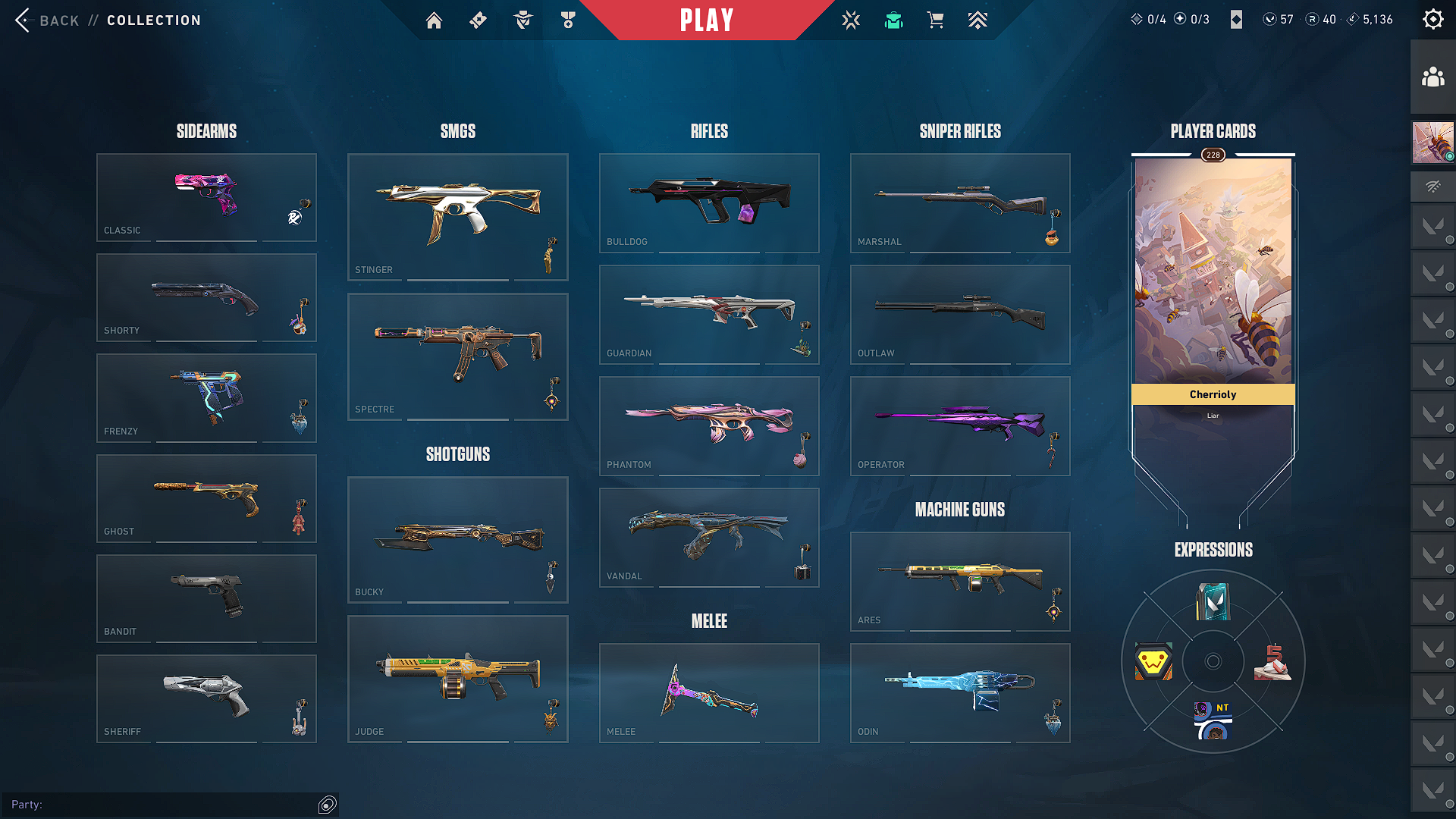The height and width of the screenshot is (819, 1456).
Task: Hit the red PLAY button
Action: 706,20
